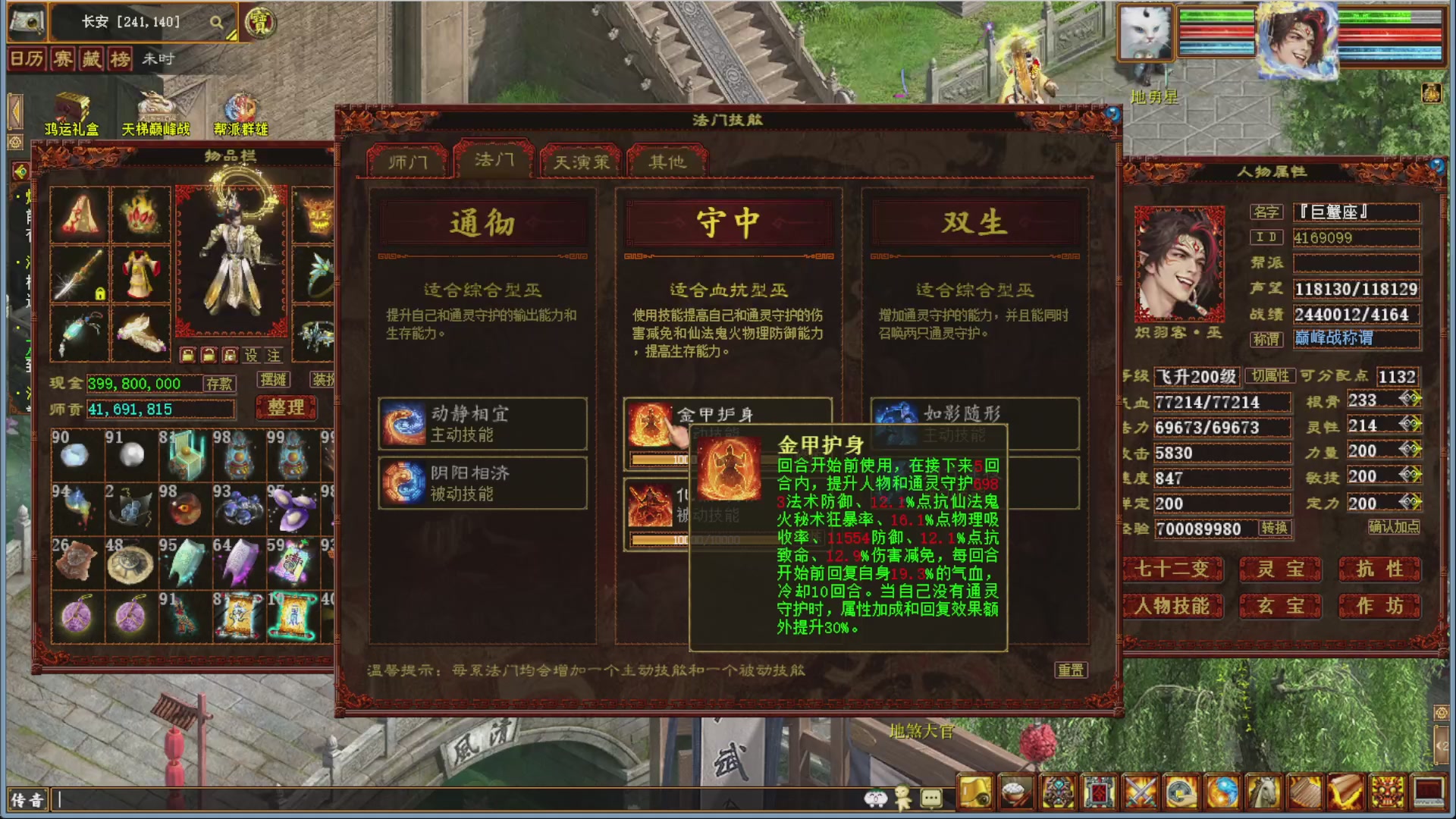Open the crossed swords PK icon in toolbar

1141,790
